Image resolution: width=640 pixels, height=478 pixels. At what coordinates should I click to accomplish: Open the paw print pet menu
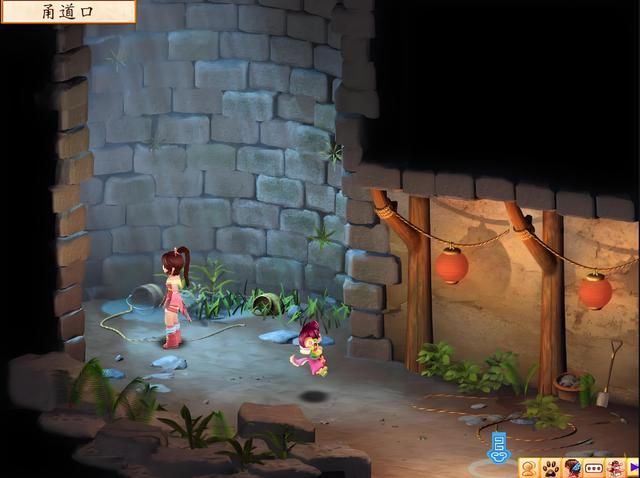coord(550,468)
